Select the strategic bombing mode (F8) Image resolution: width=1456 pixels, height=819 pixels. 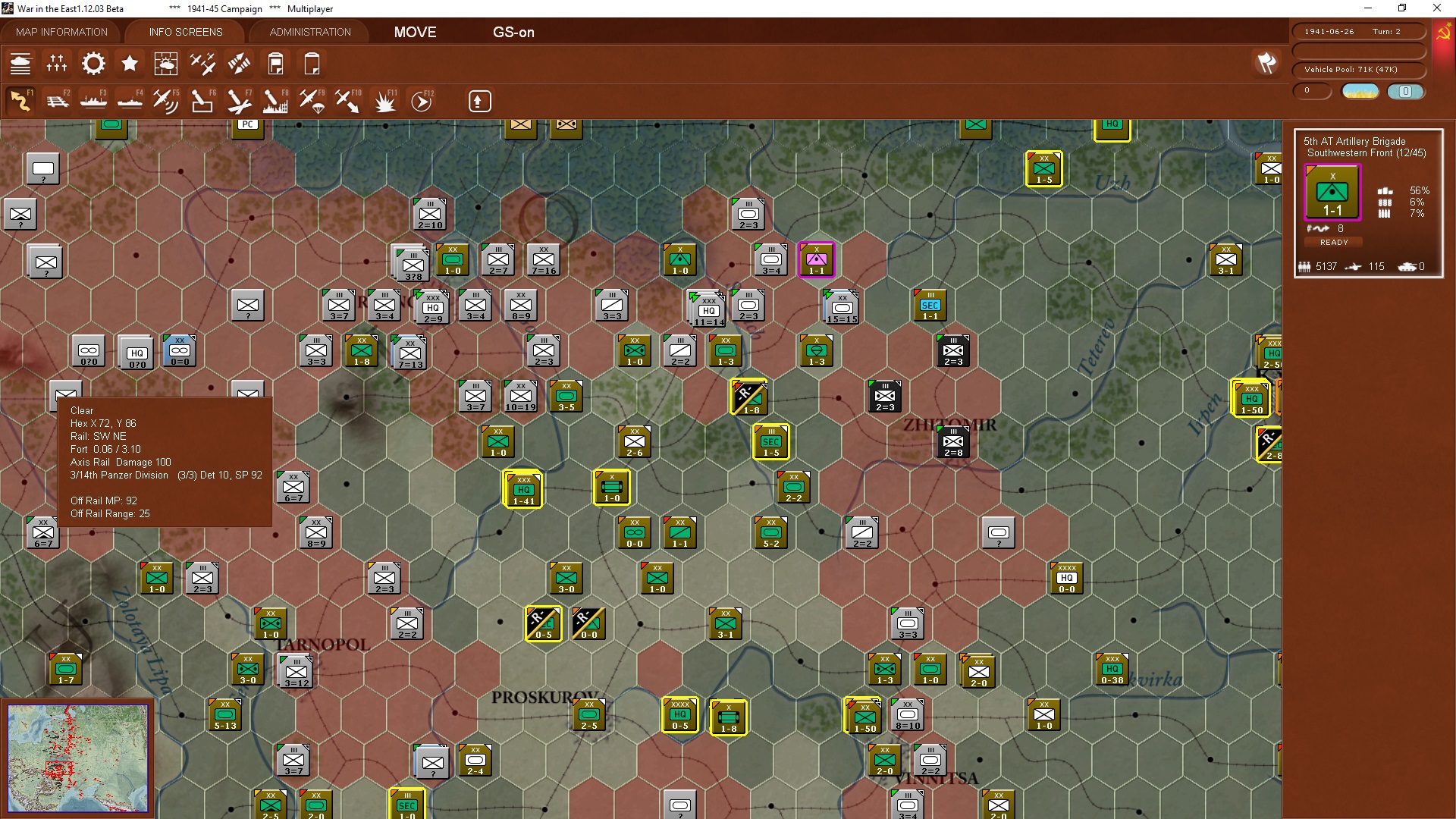coord(274,100)
